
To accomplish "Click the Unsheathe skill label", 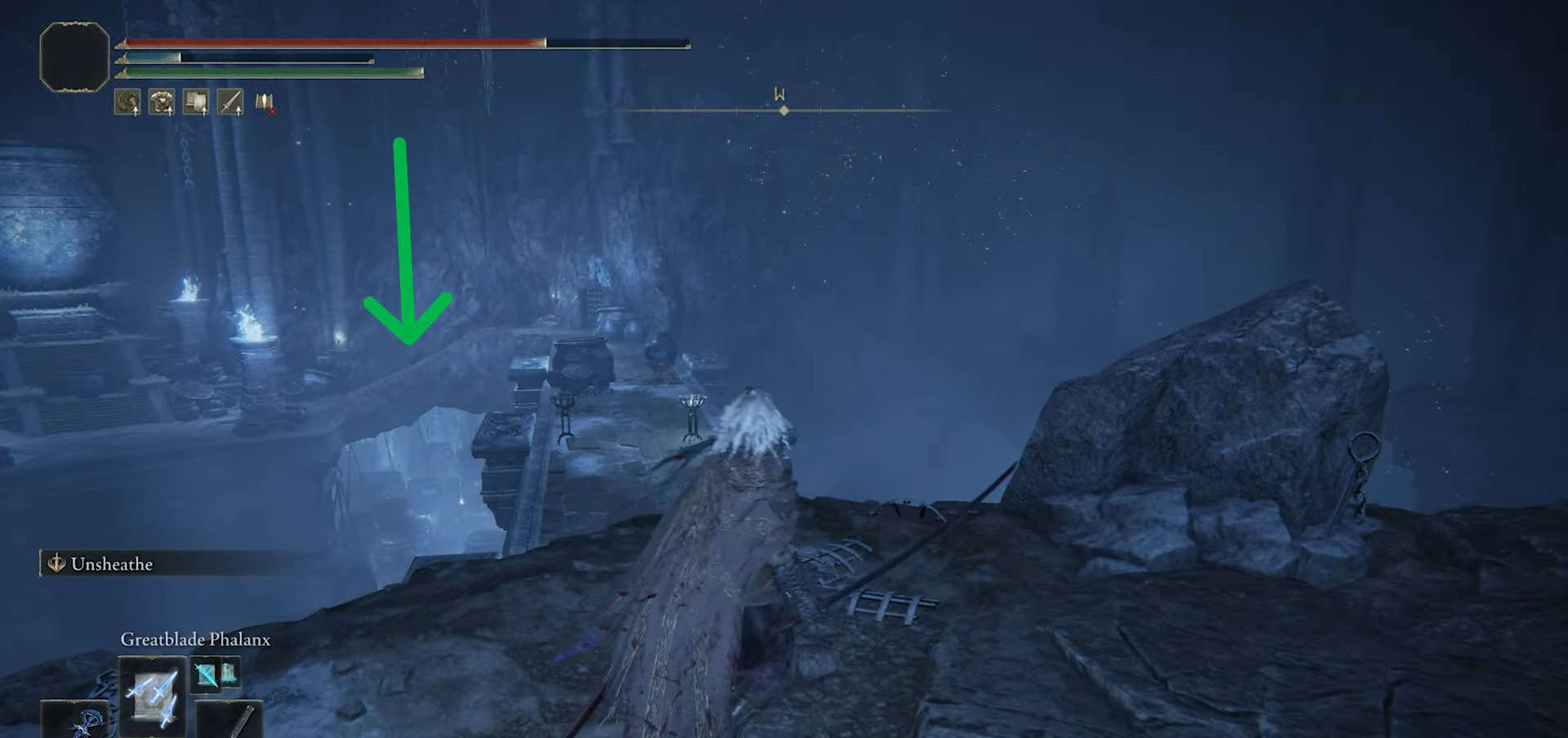I will click(111, 564).
